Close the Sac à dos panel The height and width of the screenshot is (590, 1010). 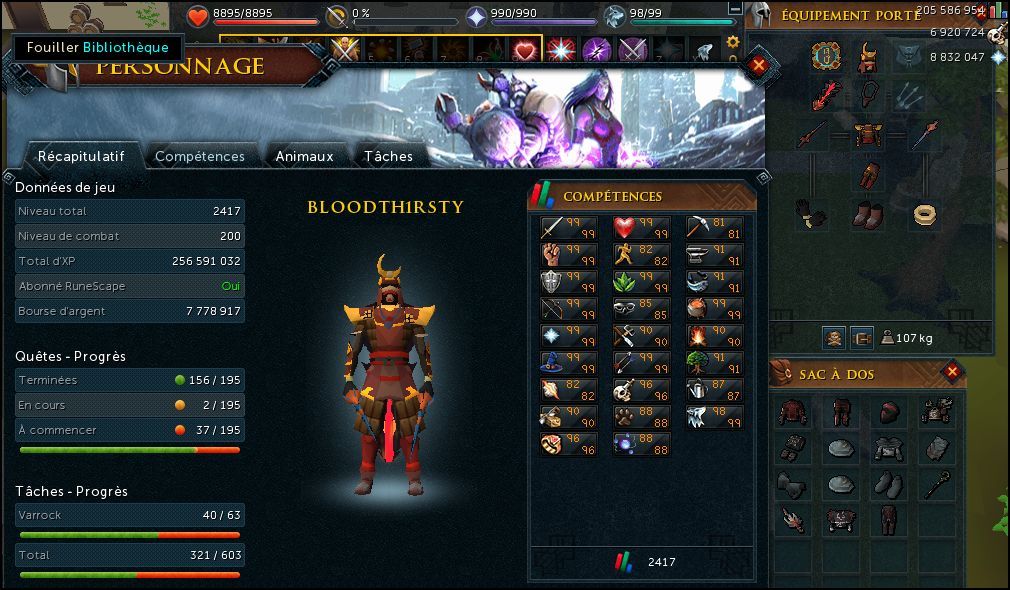(952, 373)
